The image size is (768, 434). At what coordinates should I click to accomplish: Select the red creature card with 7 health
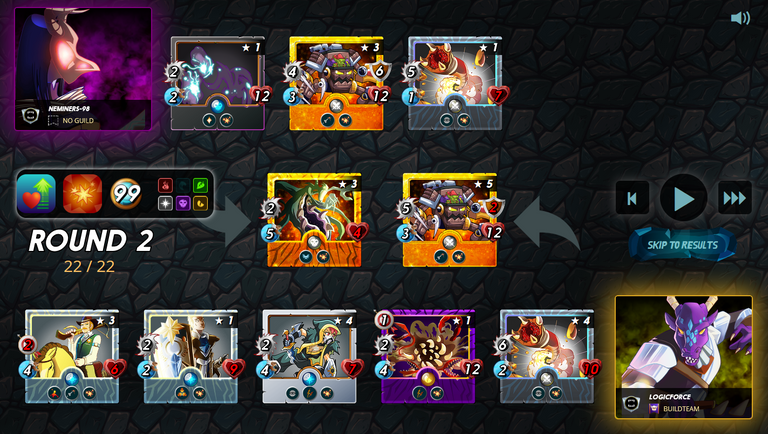pyautogui.click(x=454, y=83)
